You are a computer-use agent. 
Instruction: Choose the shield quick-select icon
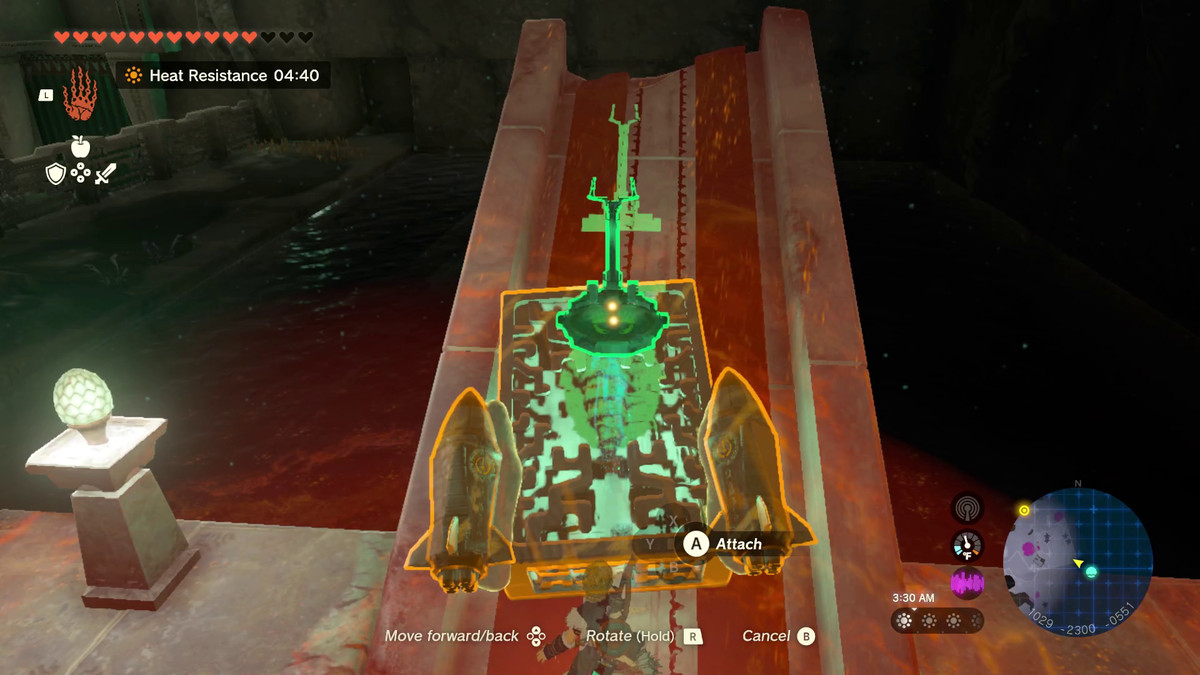tap(56, 174)
